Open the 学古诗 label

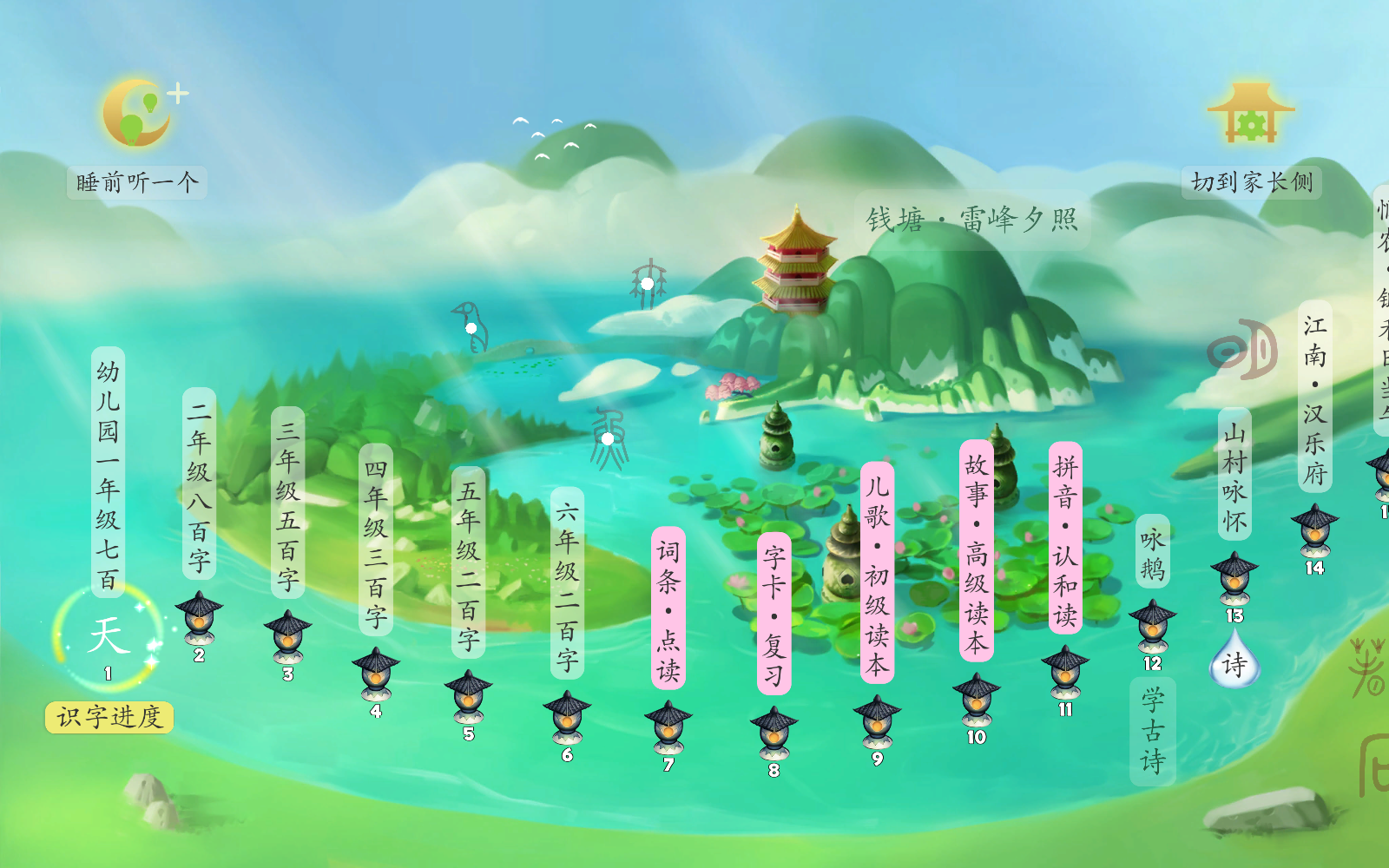[x=1152, y=731]
